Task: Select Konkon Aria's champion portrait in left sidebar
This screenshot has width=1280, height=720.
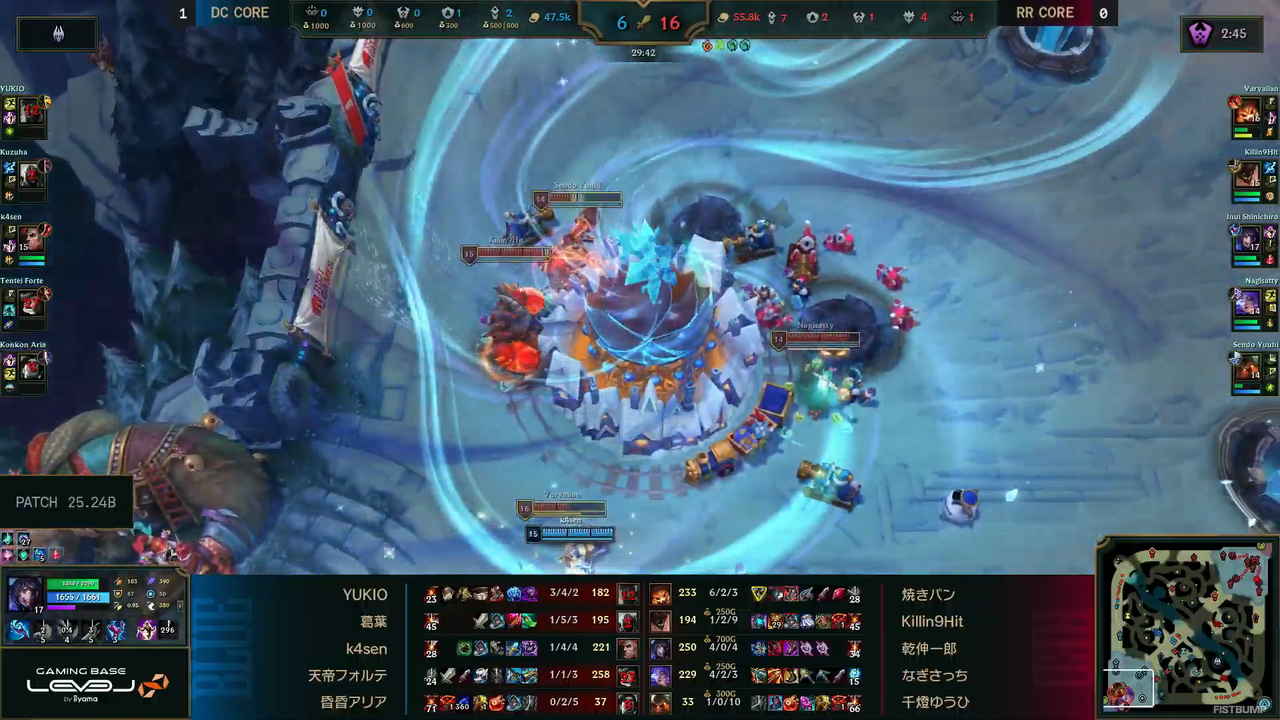Action: point(32,367)
